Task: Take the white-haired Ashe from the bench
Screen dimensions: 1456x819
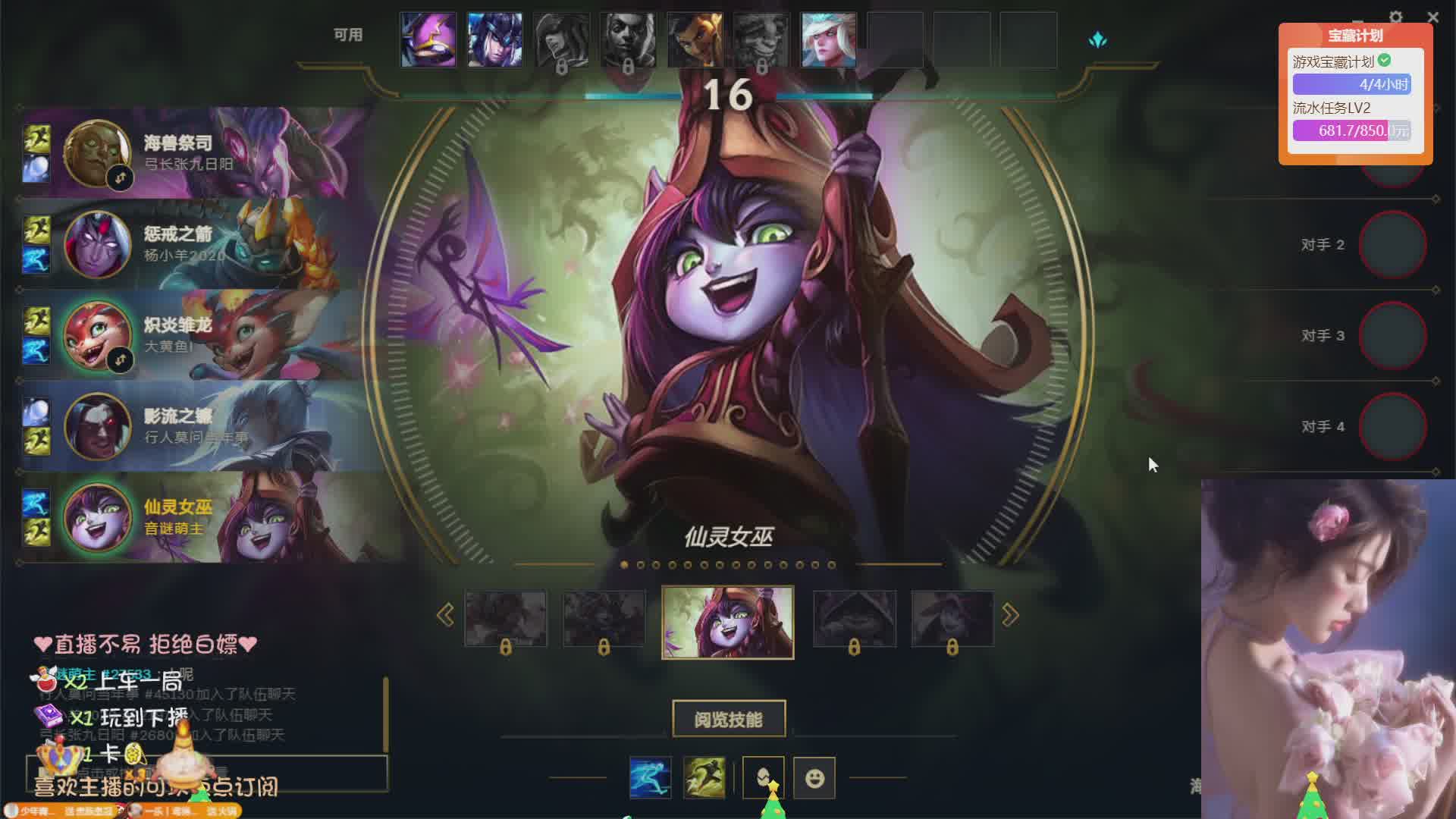Action: pos(828,40)
